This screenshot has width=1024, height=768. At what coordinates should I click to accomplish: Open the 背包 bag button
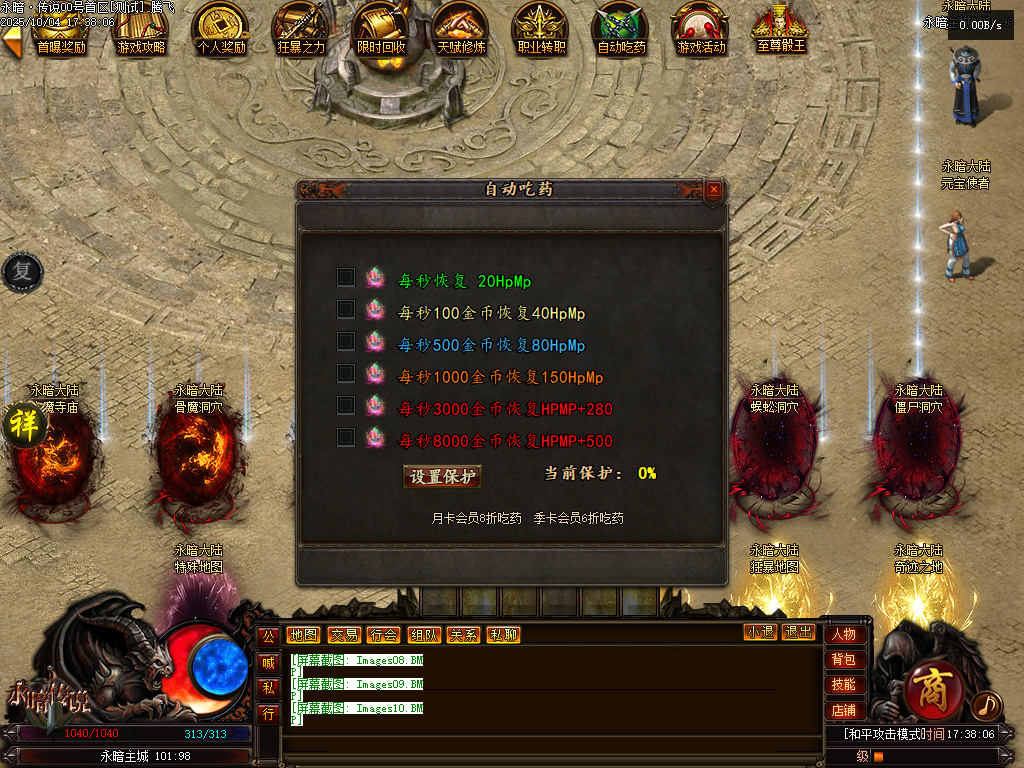coord(844,660)
